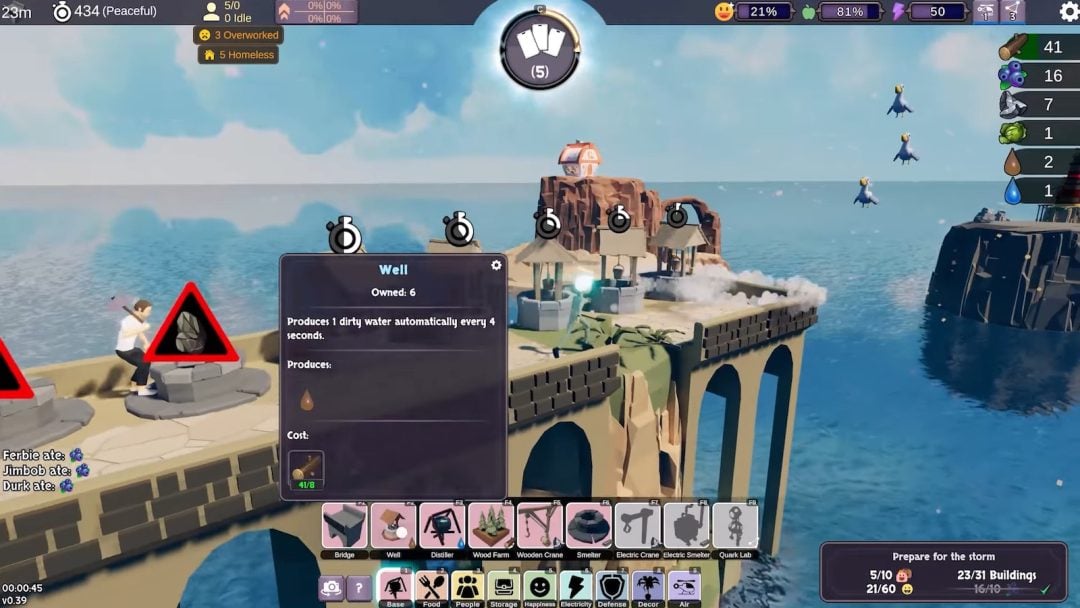Screen dimensions: 1080x608
Task: Click the 3 Overworked alert
Action: tap(238, 35)
